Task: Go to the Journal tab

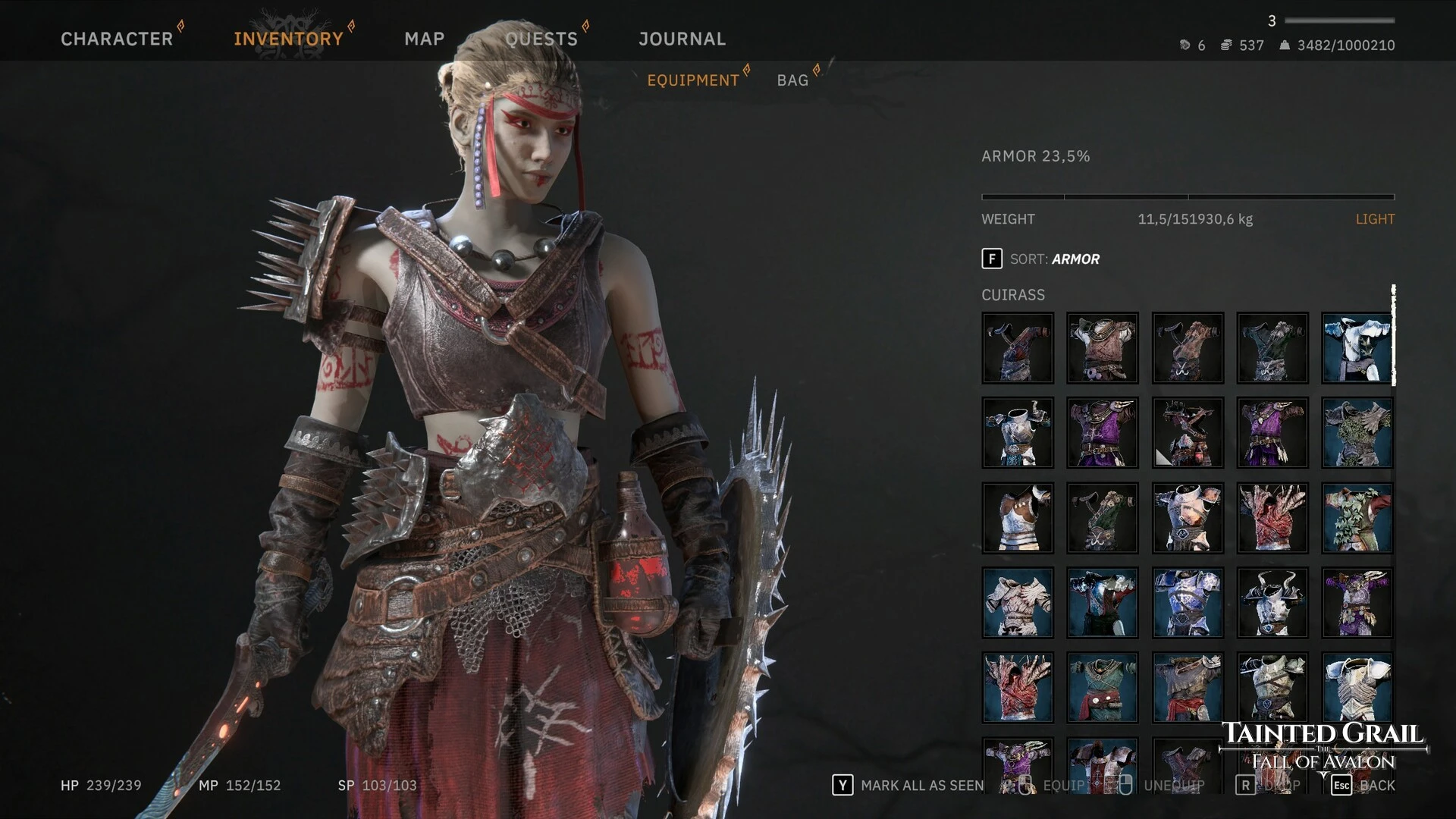Action: (x=682, y=39)
